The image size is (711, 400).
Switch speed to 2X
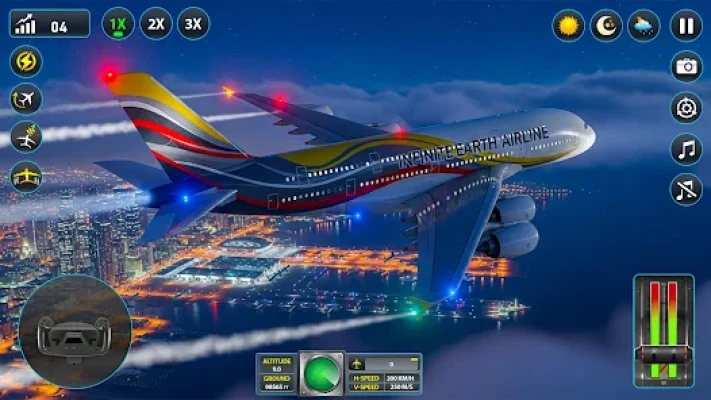[156, 23]
